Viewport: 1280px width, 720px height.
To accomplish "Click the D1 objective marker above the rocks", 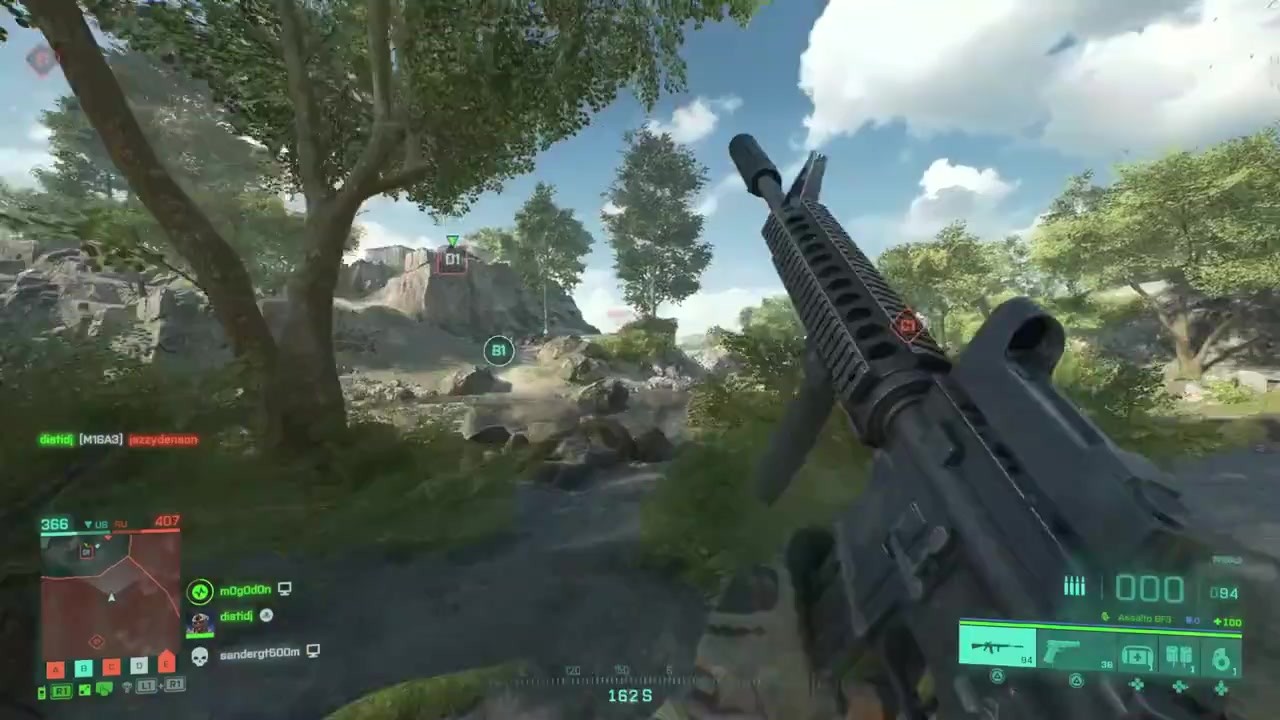I will 452,259.
